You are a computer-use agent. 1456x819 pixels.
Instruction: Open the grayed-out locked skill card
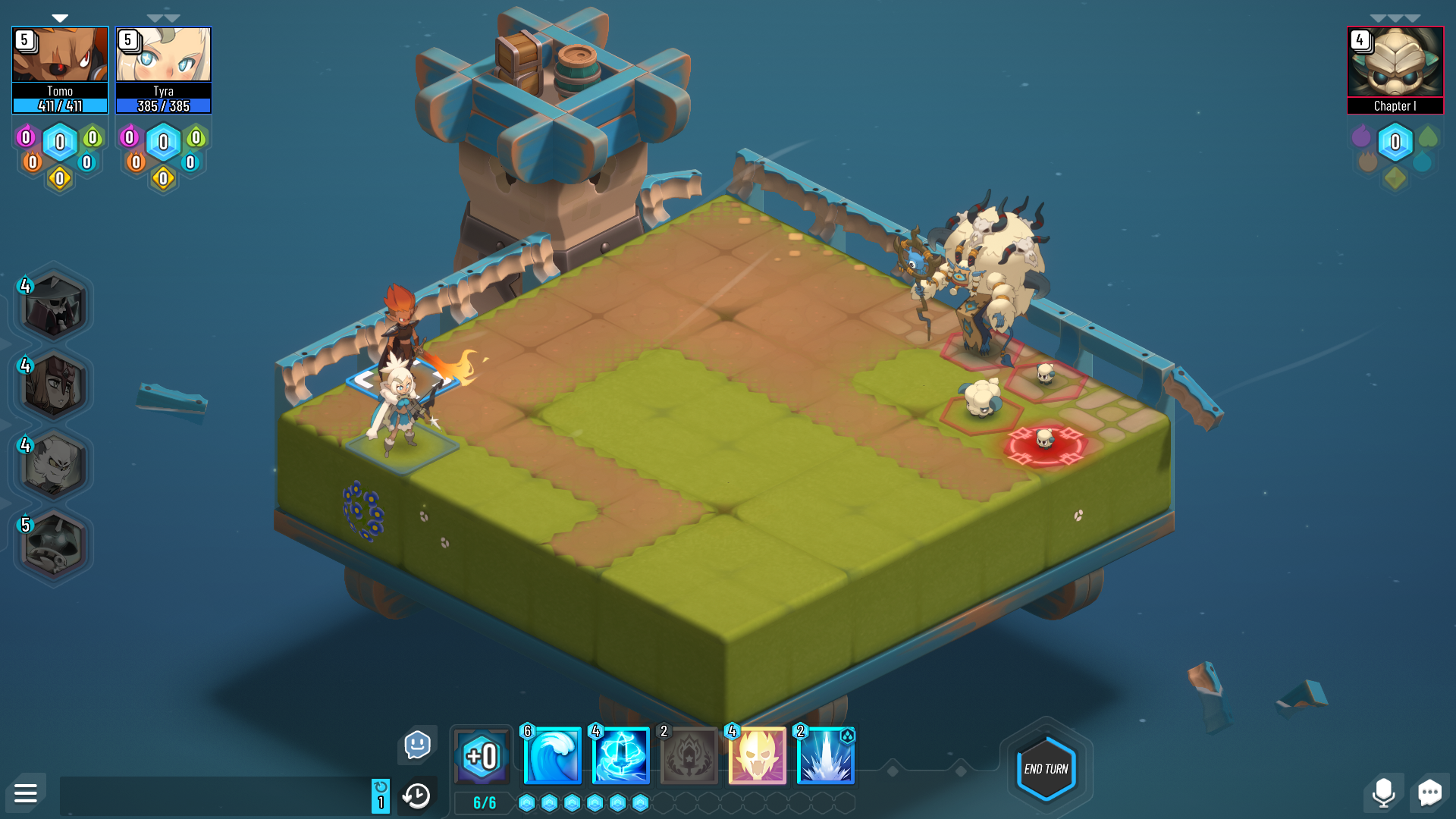689,755
